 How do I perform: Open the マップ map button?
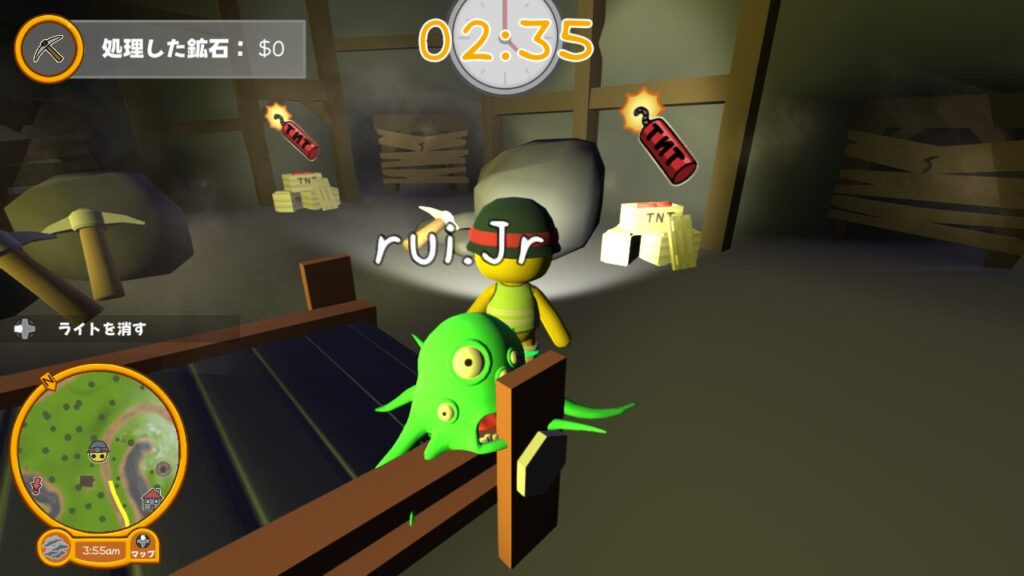pos(143,546)
